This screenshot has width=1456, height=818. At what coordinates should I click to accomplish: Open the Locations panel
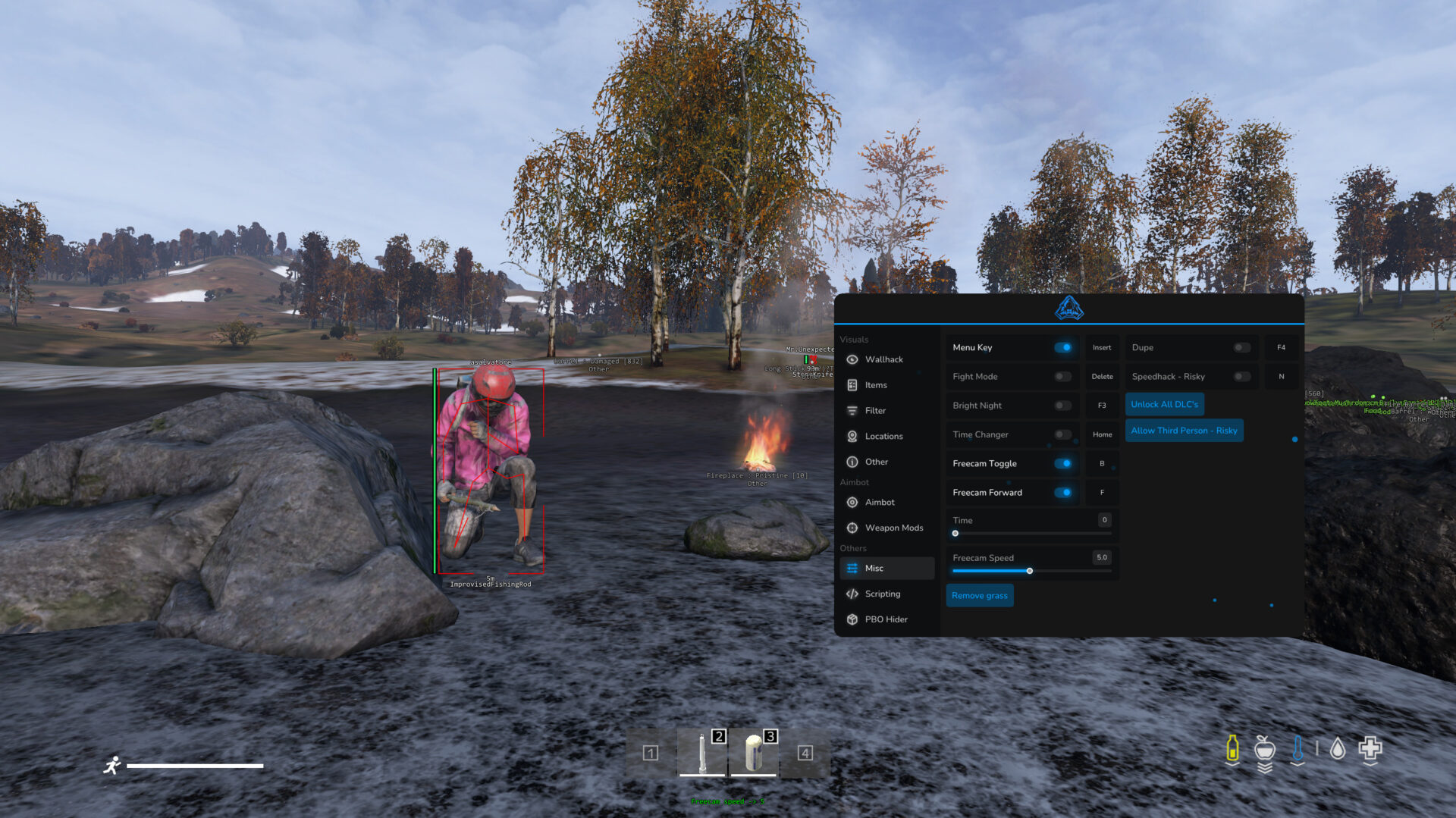pyautogui.click(x=884, y=436)
